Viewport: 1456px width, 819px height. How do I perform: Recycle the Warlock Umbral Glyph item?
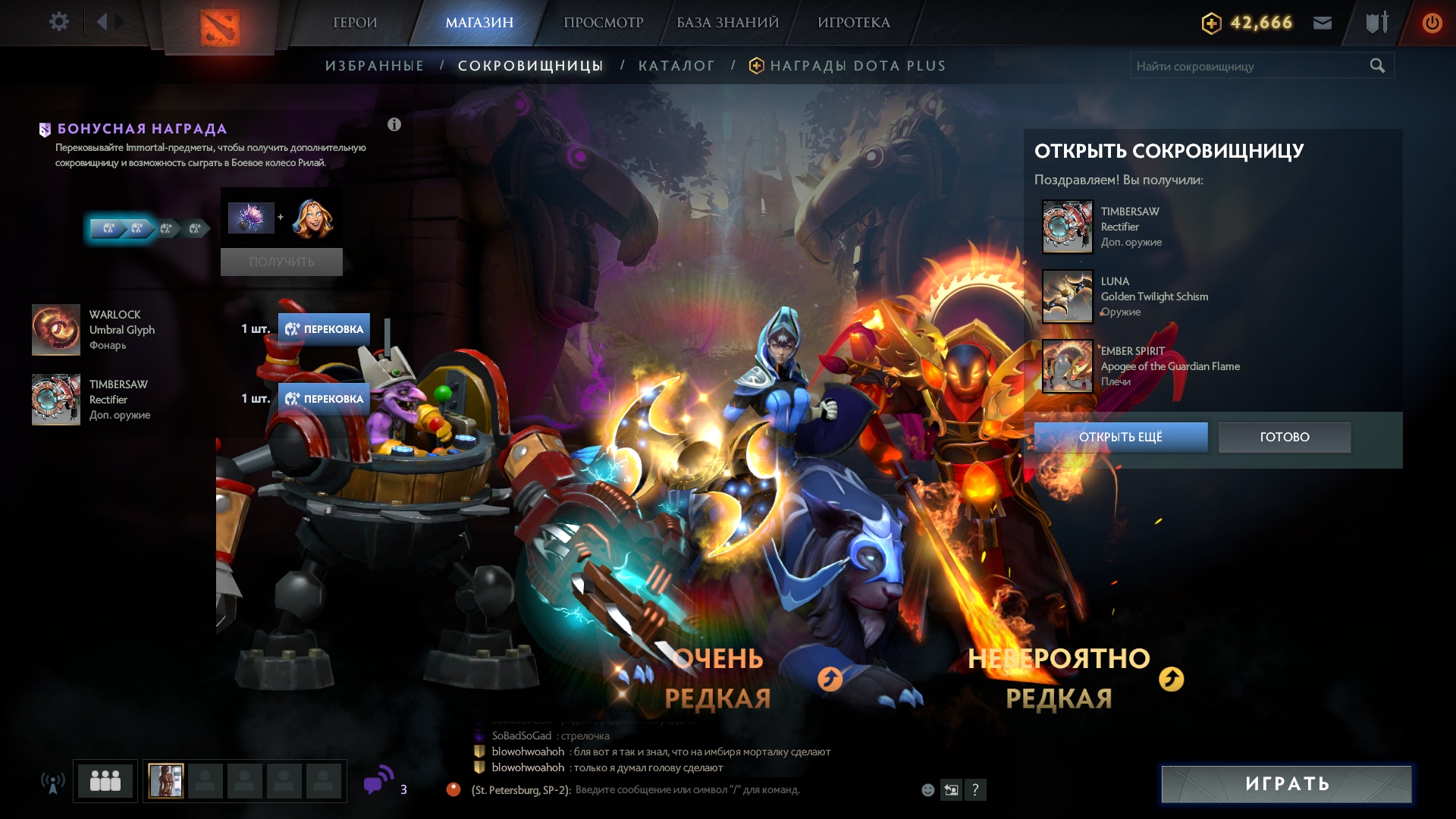(x=324, y=329)
